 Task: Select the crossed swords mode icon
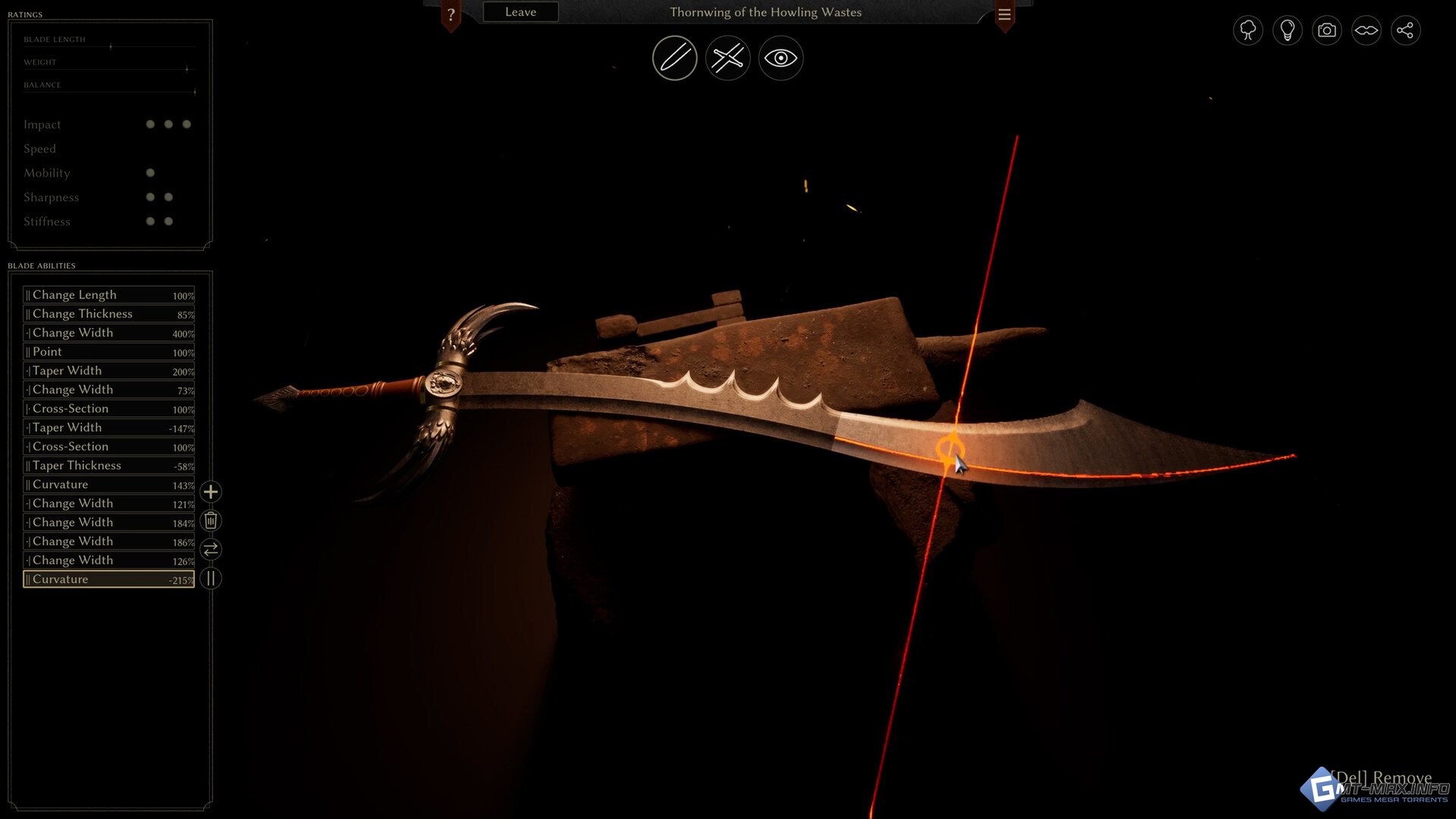tap(727, 58)
